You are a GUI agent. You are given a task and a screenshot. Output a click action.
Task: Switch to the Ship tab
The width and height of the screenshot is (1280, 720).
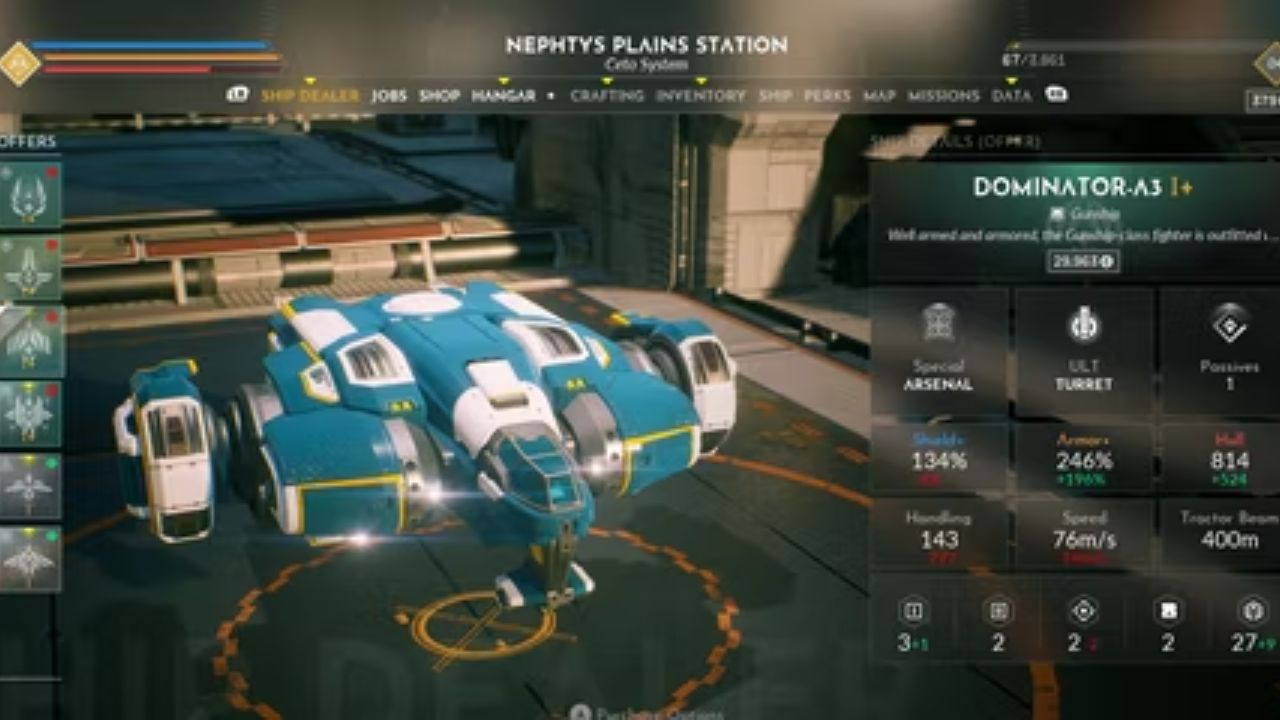[x=775, y=96]
